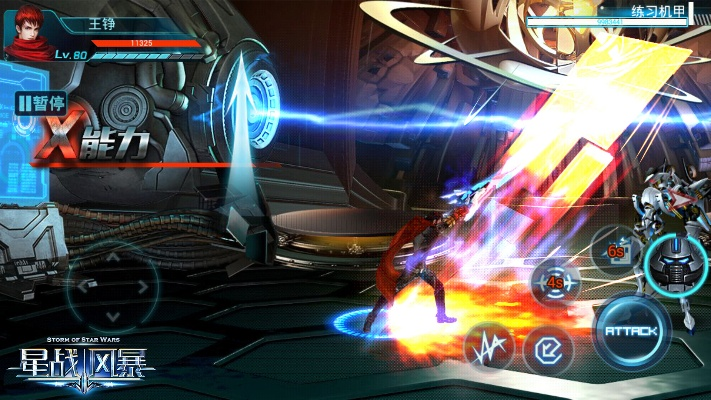Click the red-haired character portrait

(27, 35)
